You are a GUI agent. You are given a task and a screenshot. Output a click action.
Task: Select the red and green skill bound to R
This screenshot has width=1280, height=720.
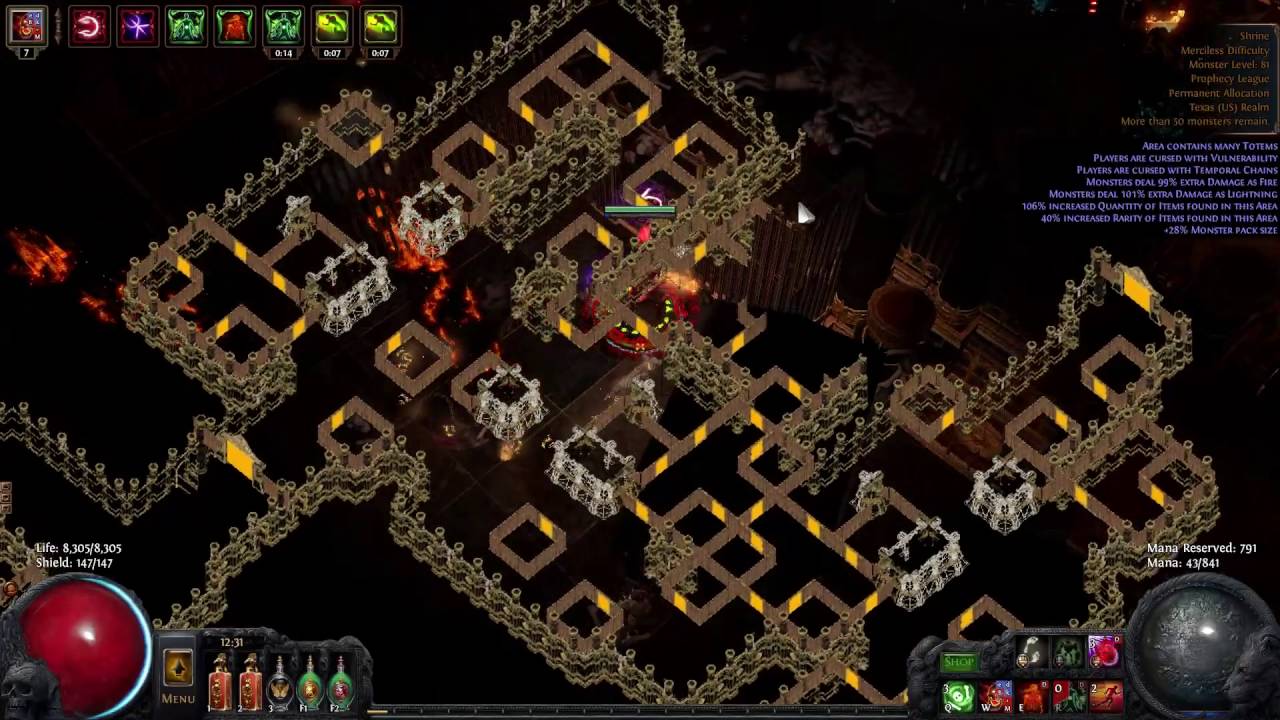click(x=1069, y=696)
